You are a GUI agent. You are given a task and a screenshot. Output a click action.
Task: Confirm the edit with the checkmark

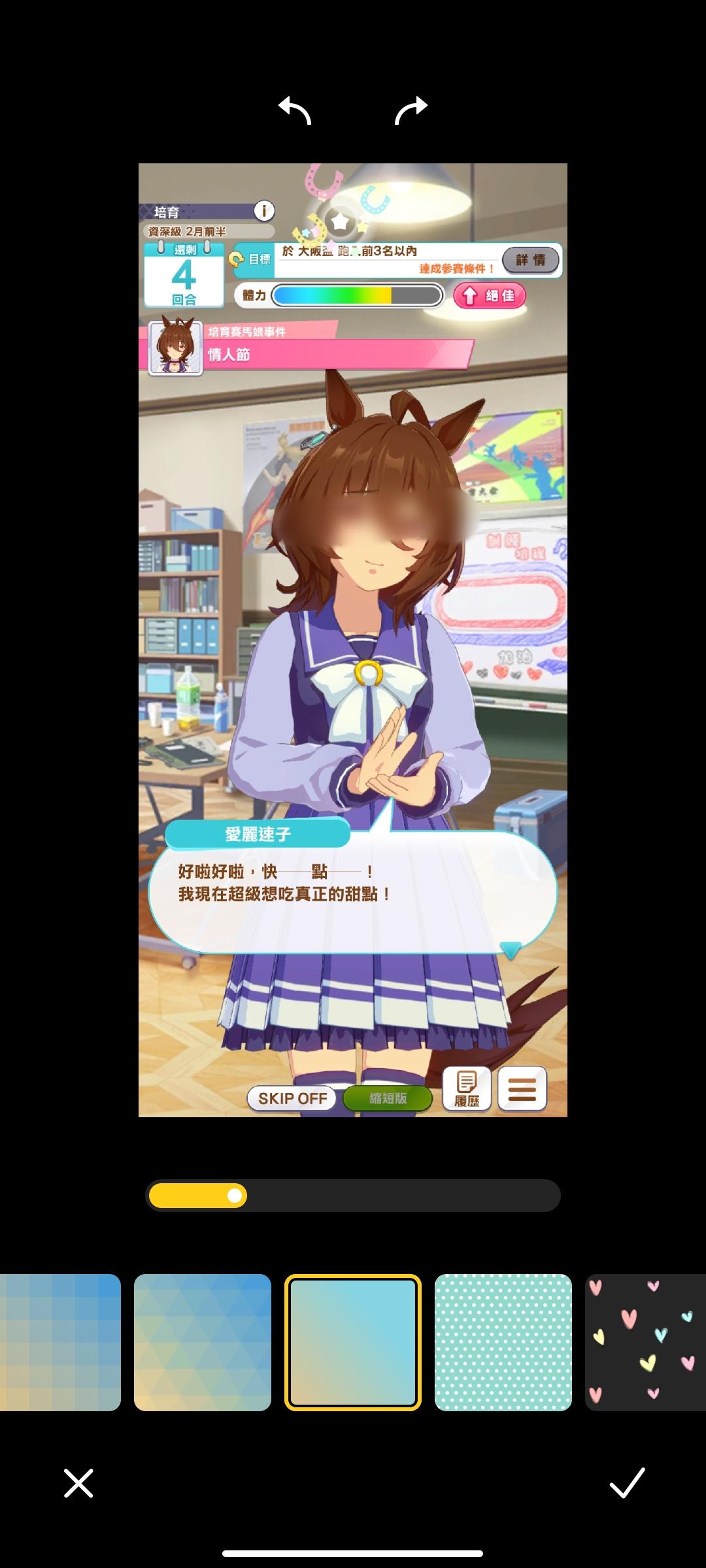coord(627,1483)
